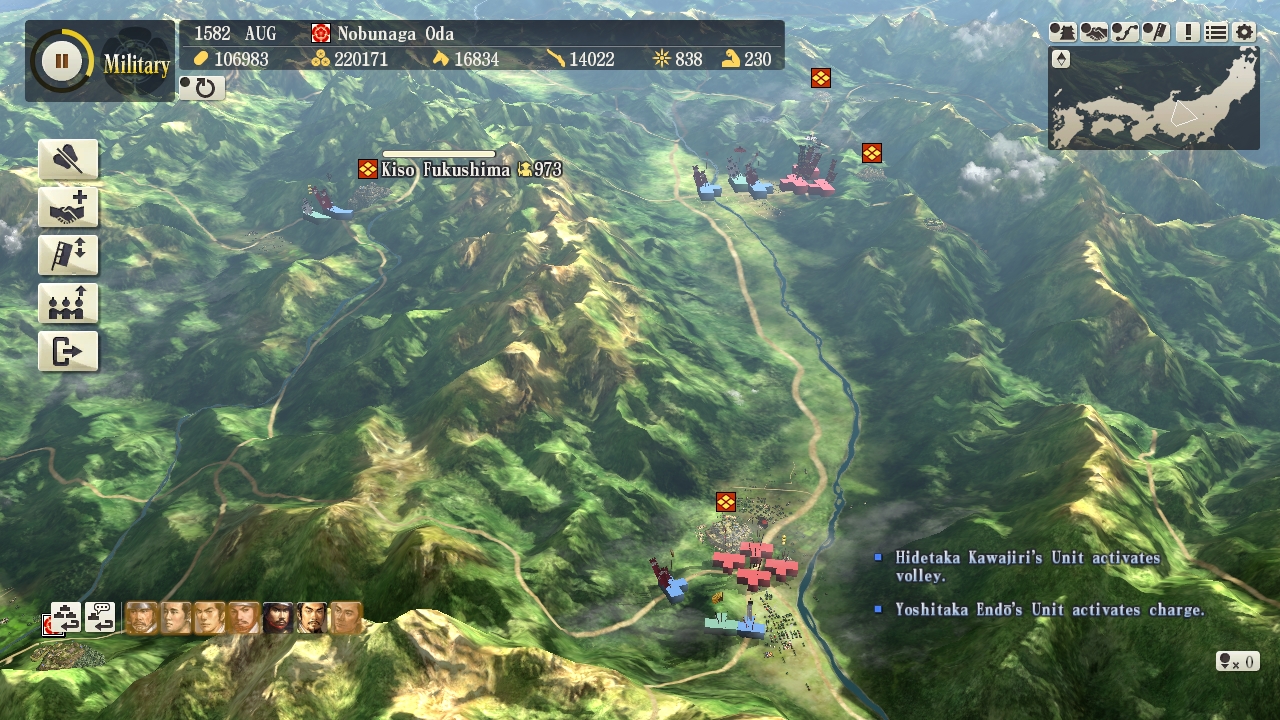Toggle the formation return control near officer portraits

point(65,618)
